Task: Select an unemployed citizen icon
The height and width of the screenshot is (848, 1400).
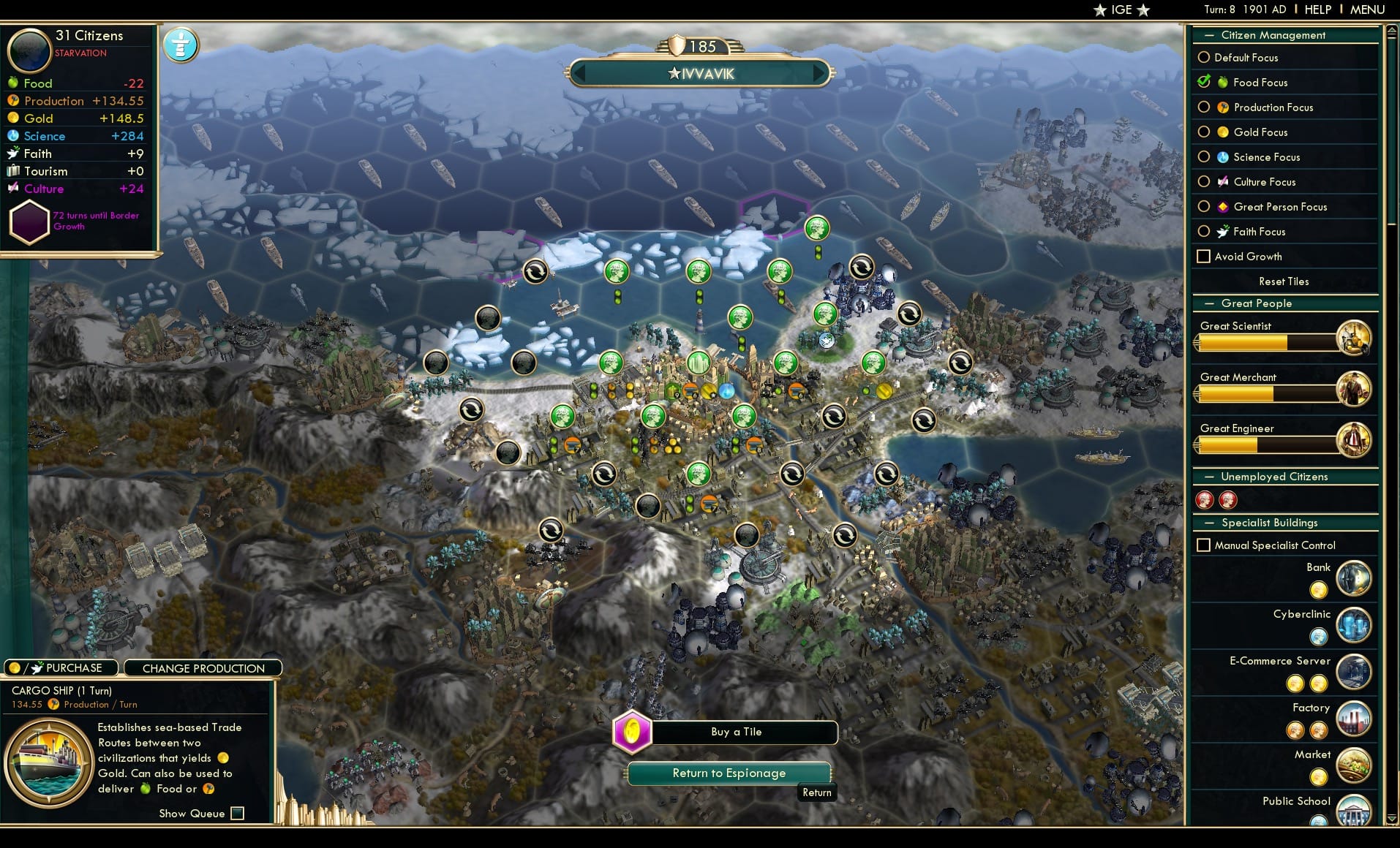Action: click(1206, 500)
